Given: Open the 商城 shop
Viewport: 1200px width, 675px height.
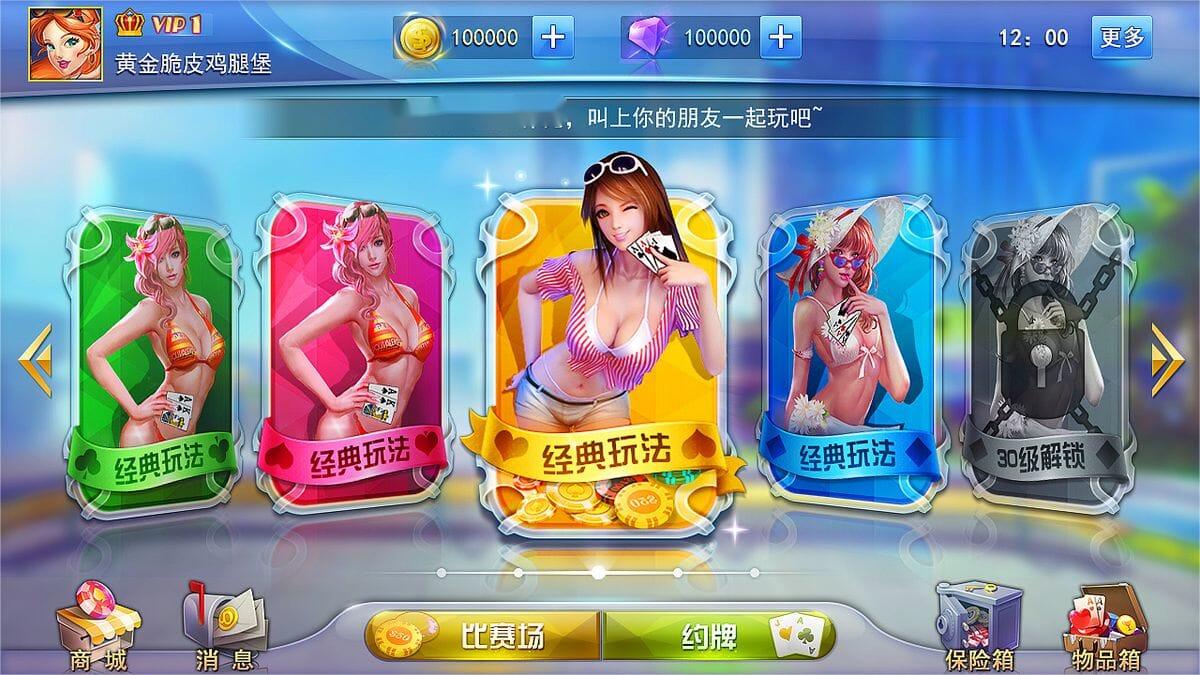Looking at the screenshot, I should pos(97,627).
